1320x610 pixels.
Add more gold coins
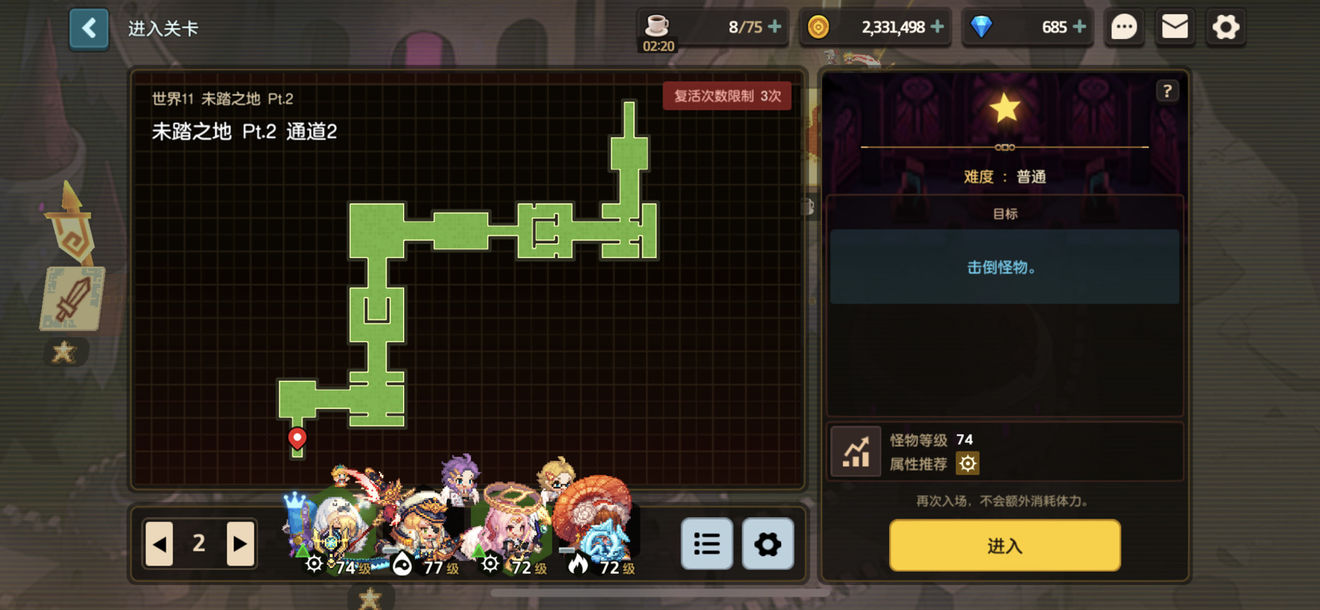tap(937, 27)
